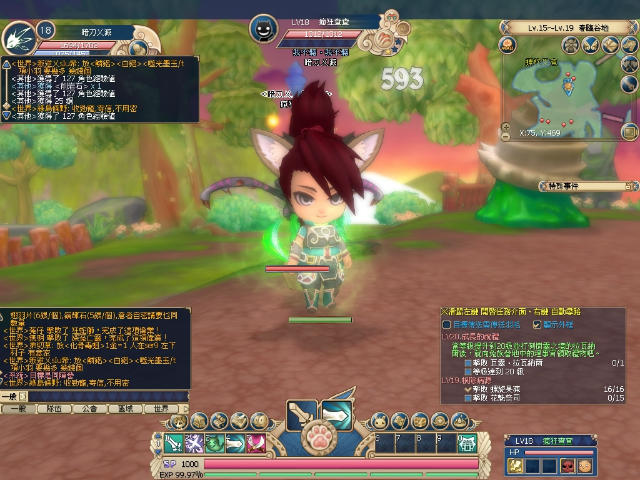Activate the paw print center button
The image size is (640, 480).
coord(318,438)
